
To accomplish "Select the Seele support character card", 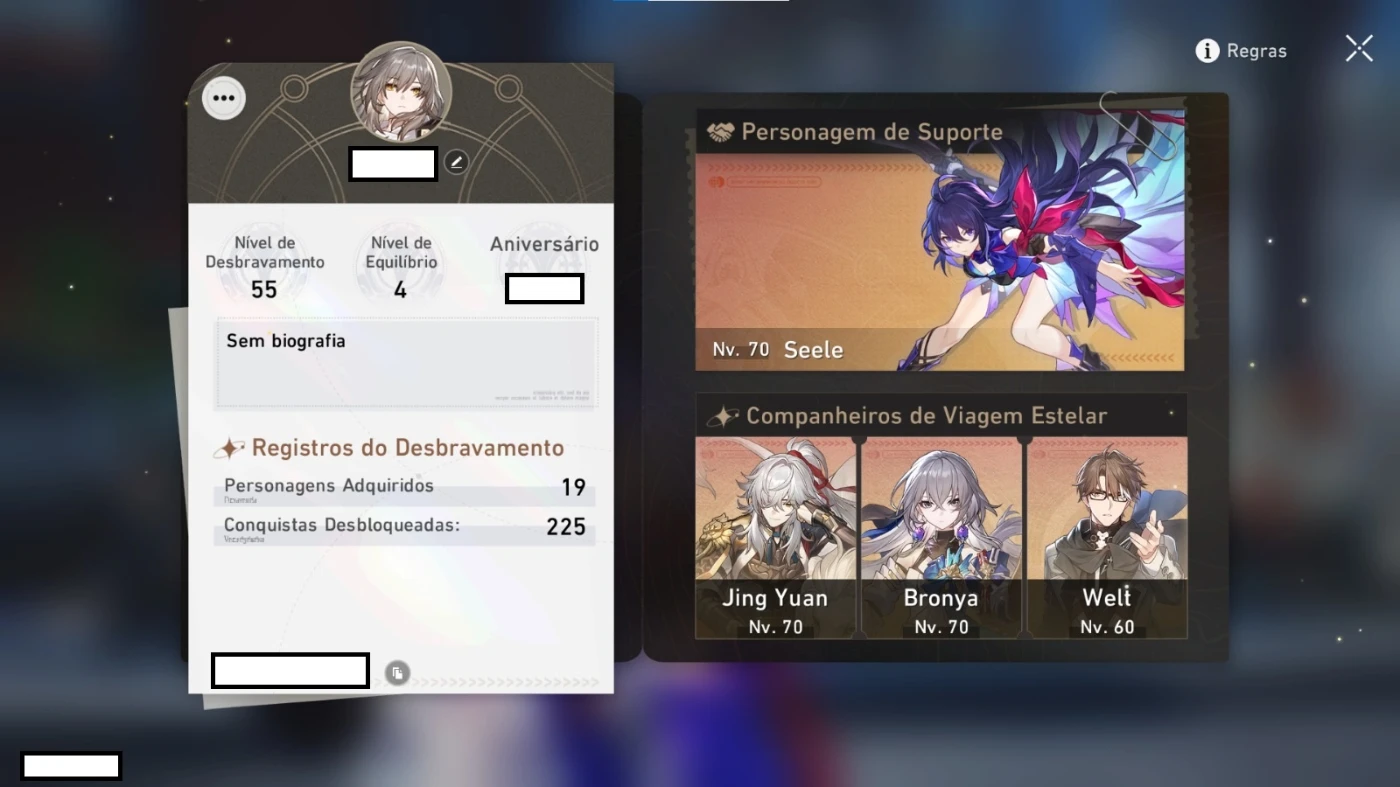I will tap(940, 240).
